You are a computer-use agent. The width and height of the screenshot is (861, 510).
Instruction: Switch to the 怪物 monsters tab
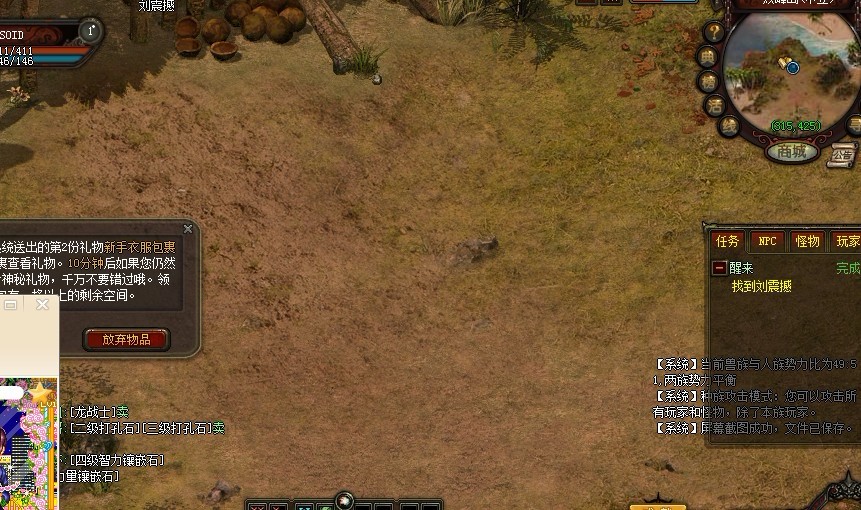(x=807, y=241)
